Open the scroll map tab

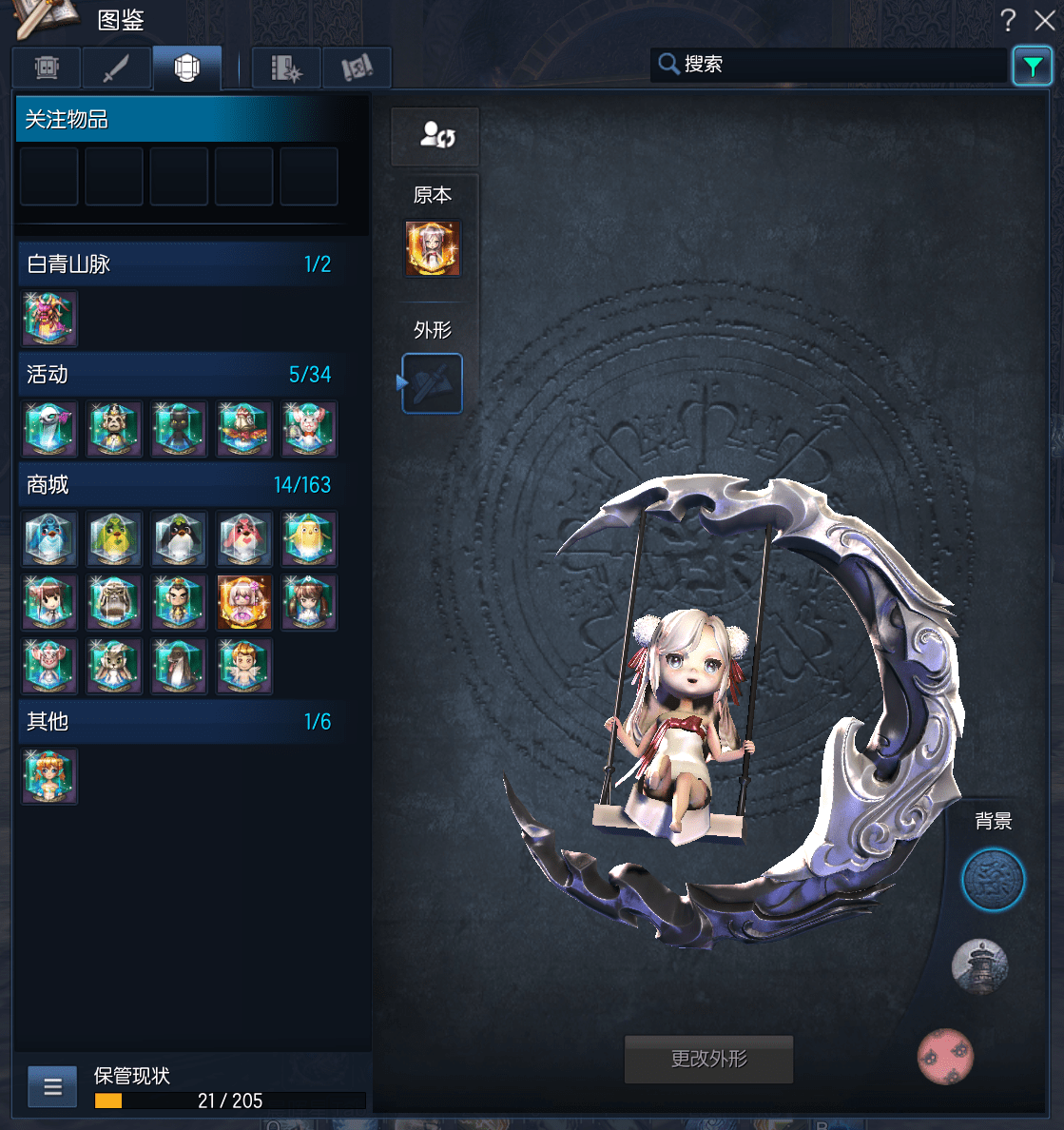pyautogui.click(x=357, y=68)
